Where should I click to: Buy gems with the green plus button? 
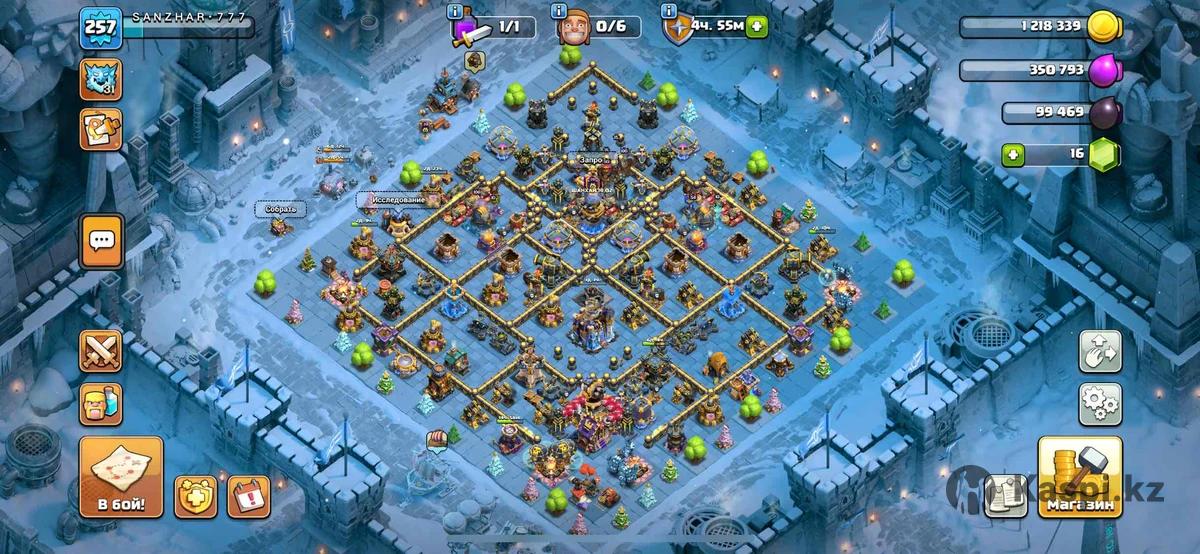(1016, 155)
